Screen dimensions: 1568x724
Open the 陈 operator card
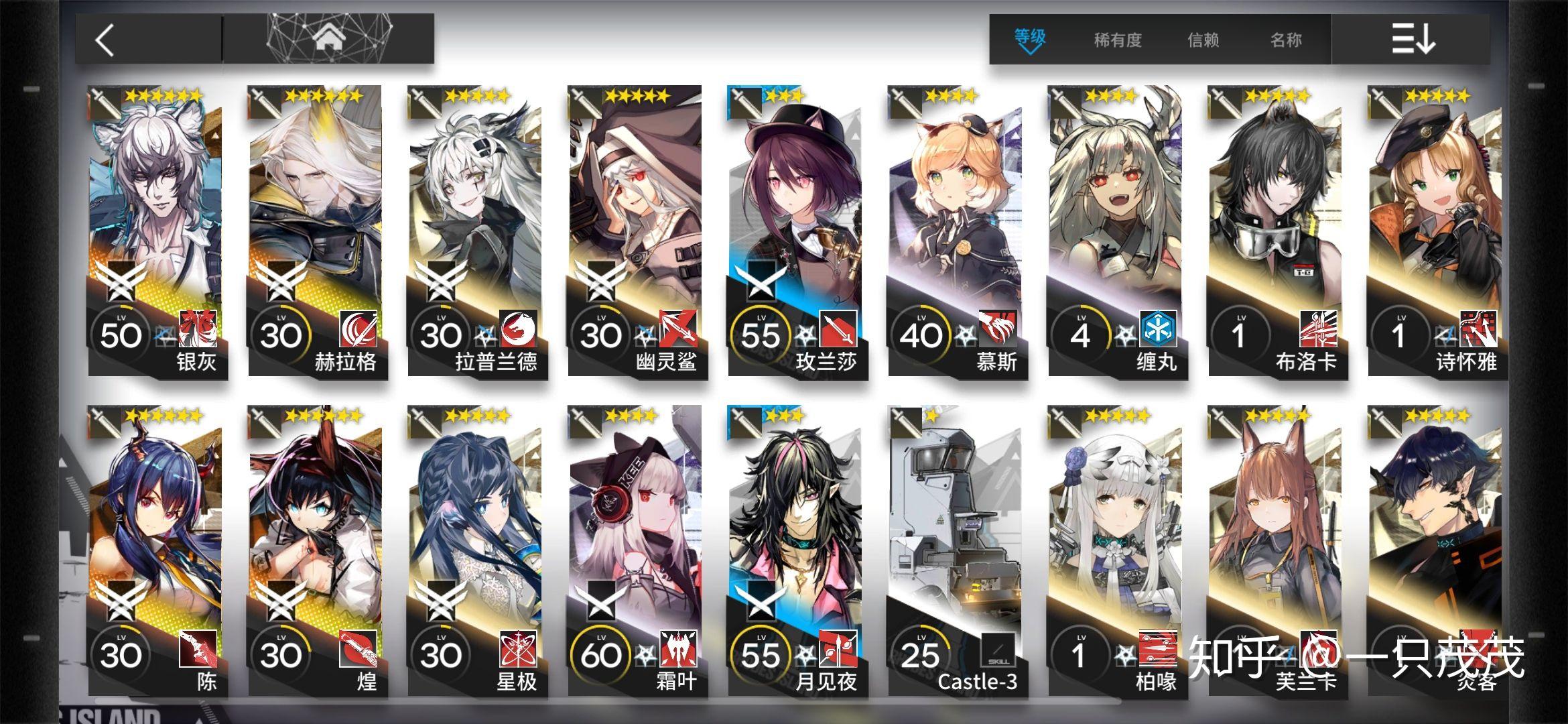(x=157, y=551)
